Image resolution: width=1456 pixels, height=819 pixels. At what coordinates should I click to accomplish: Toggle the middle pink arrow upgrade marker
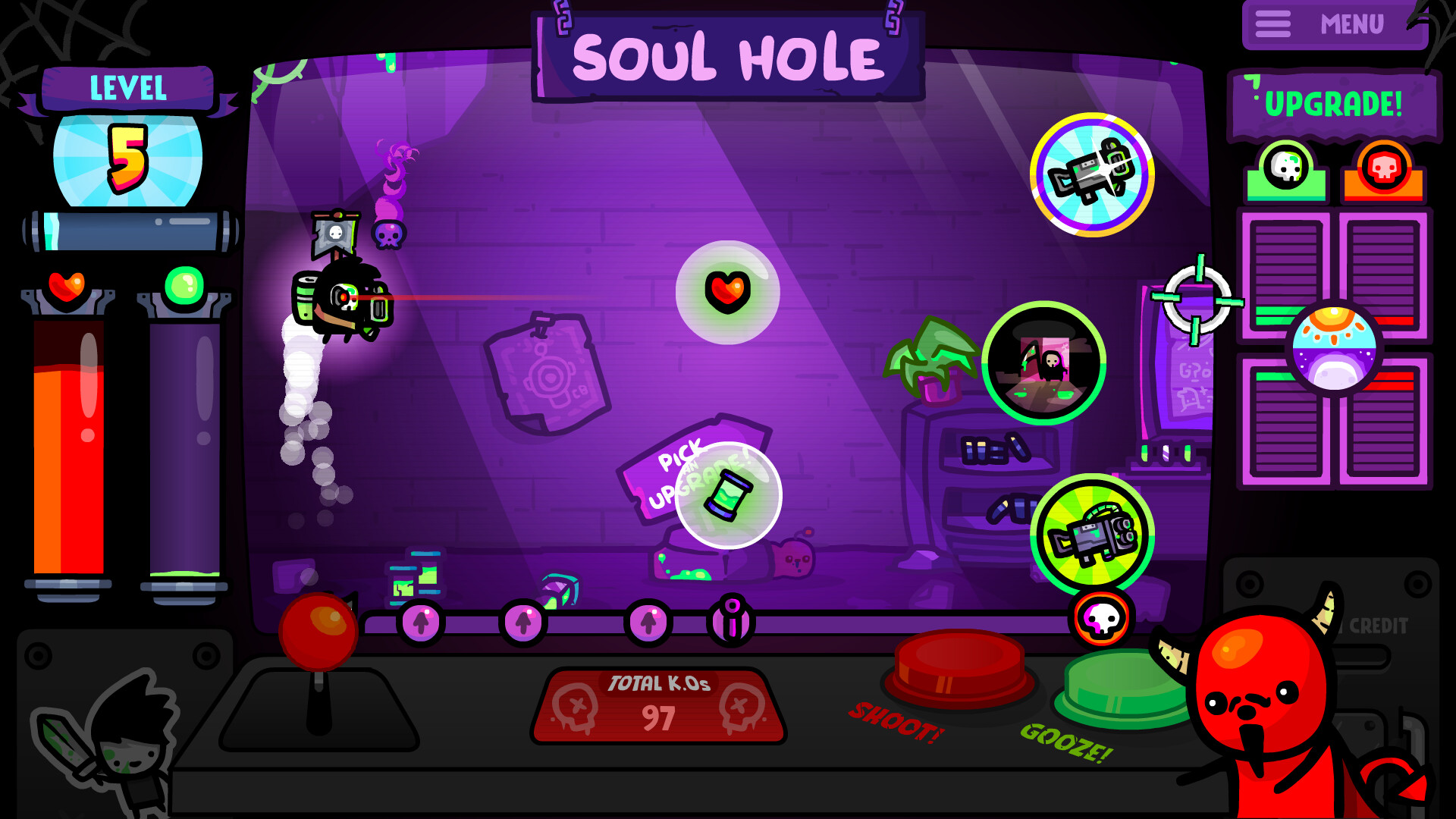pyautogui.click(x=523, y=622)
